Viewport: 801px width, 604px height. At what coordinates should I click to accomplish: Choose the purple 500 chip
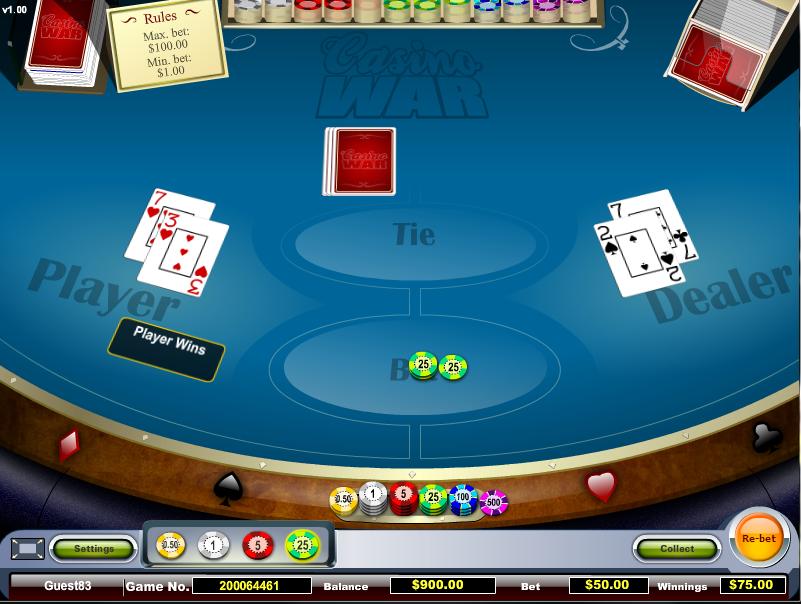pyautogui.click(x=493, y=502)
